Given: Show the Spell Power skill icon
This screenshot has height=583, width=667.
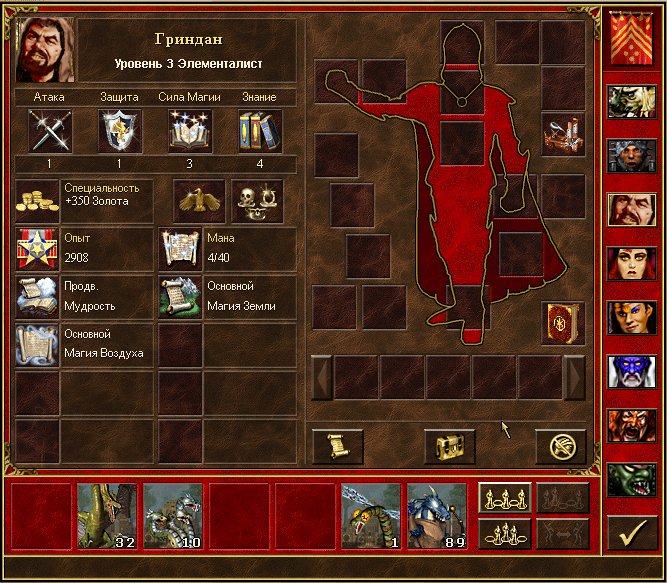Looking at the screenshot, I should click(189, 131).
